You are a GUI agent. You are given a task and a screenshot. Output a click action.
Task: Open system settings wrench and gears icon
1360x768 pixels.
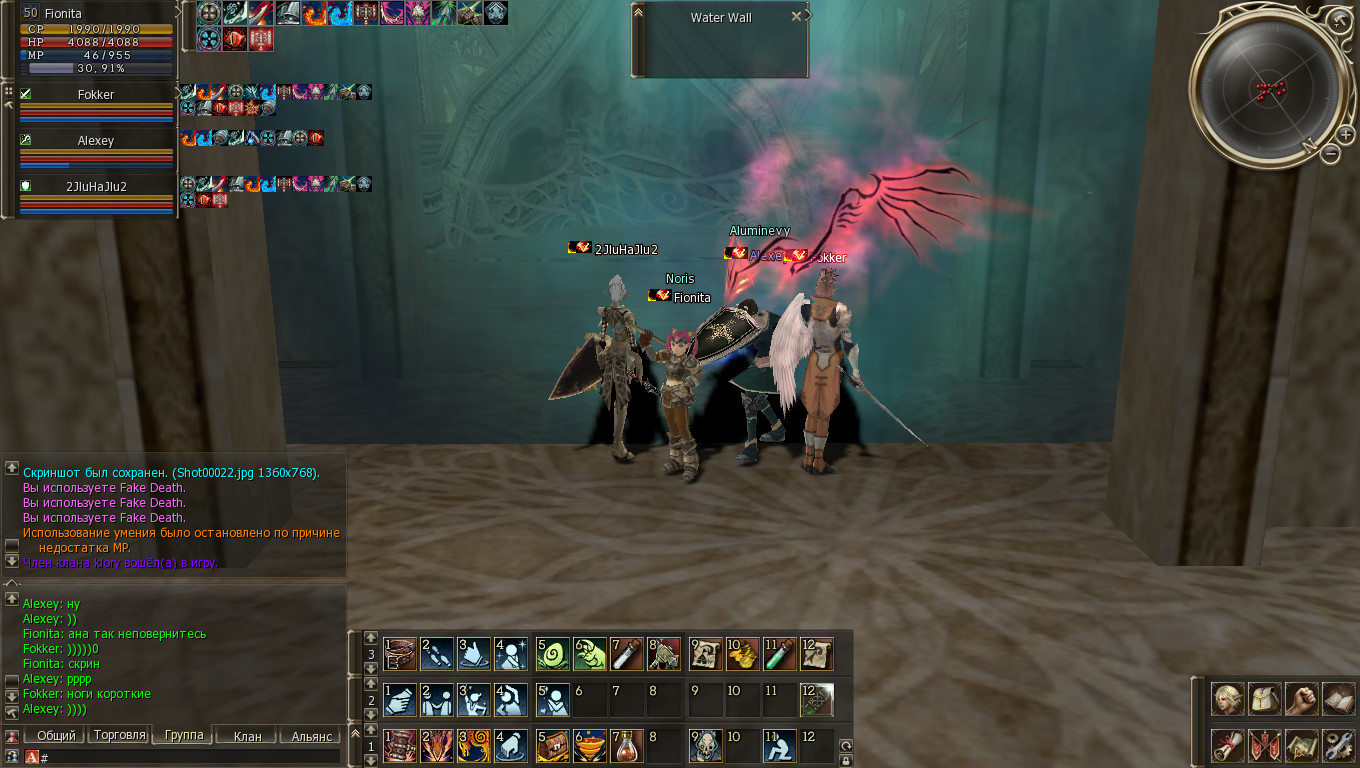point(1338,745)
